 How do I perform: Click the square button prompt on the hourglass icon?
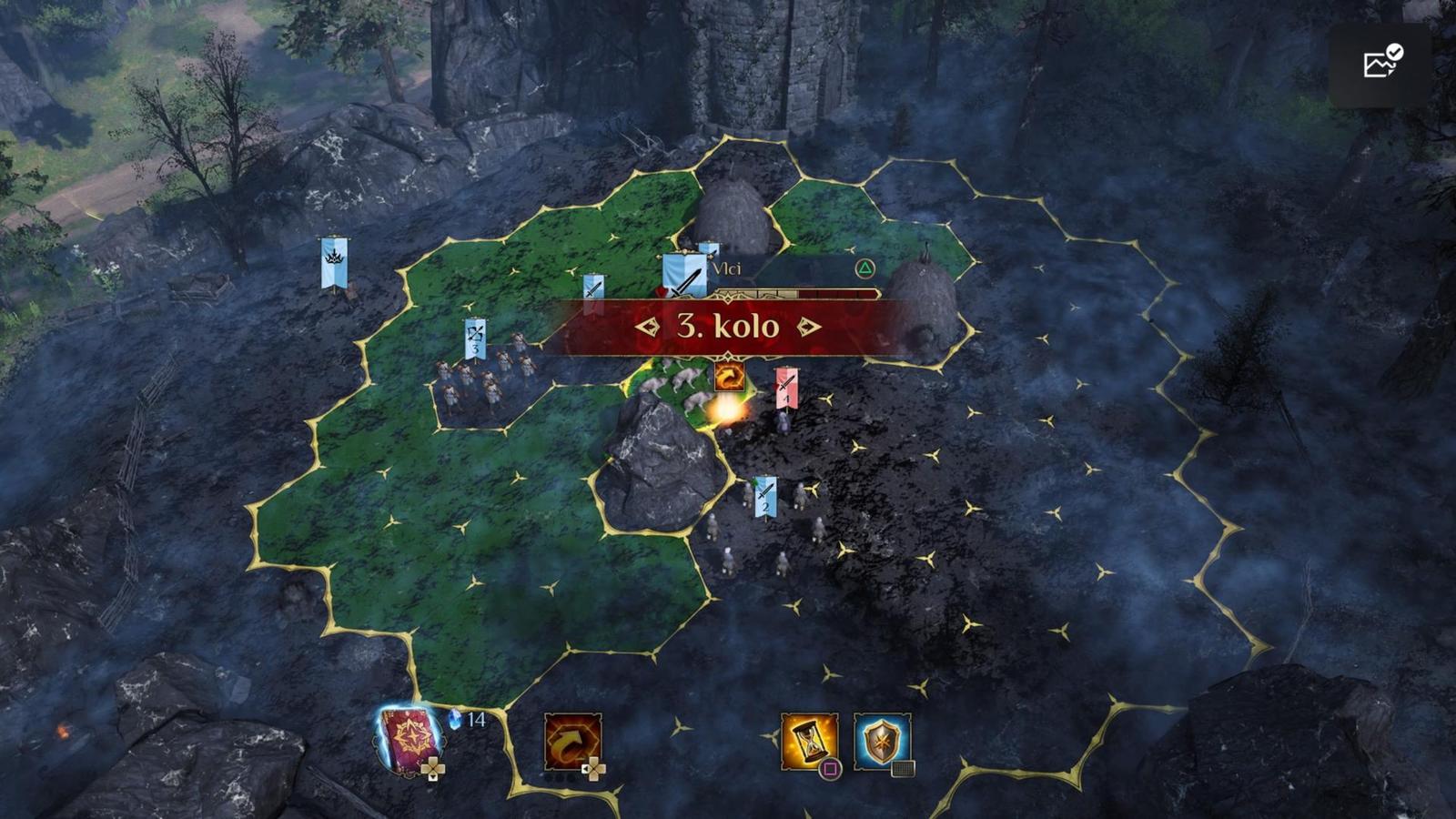(x=830, y=768)
